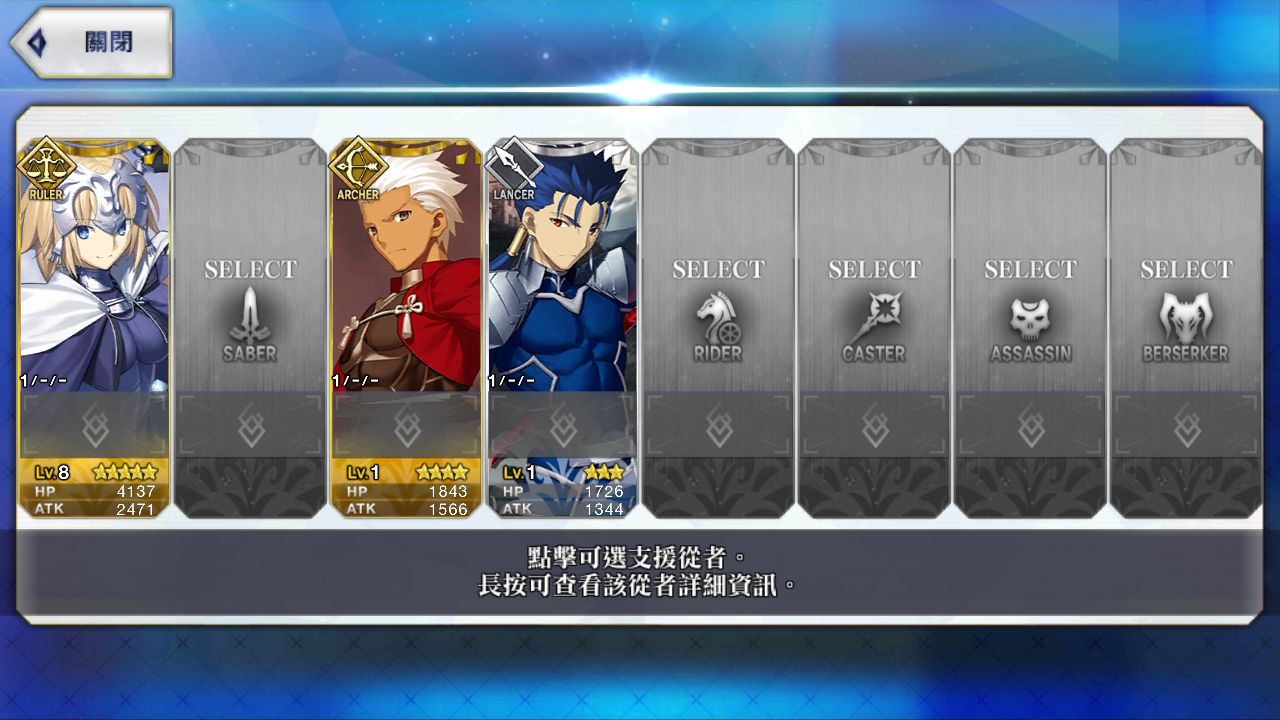The width and height of the screenshot is (1280, 720).
Task: Select Jeanne d'Arc's support portrait
Action: click(x=90, y=270)
